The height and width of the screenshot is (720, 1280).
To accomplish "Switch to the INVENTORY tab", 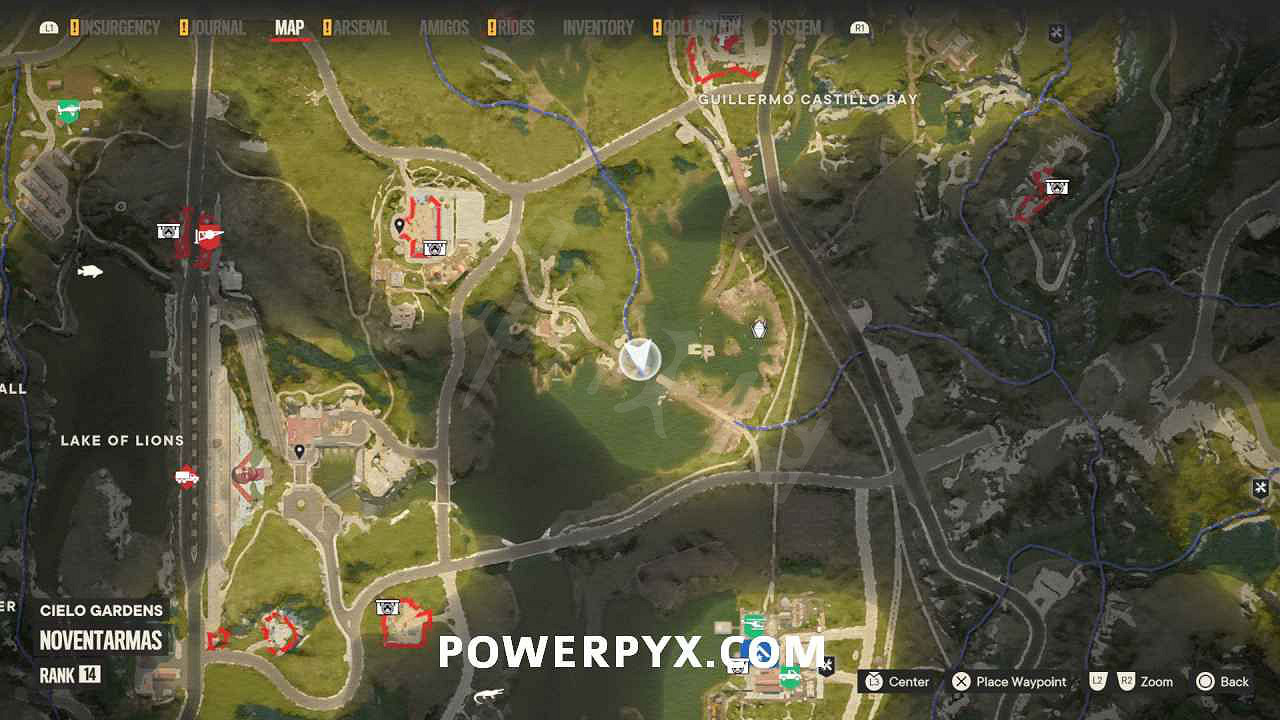I will pyautogui.click(x=597, y=27).
